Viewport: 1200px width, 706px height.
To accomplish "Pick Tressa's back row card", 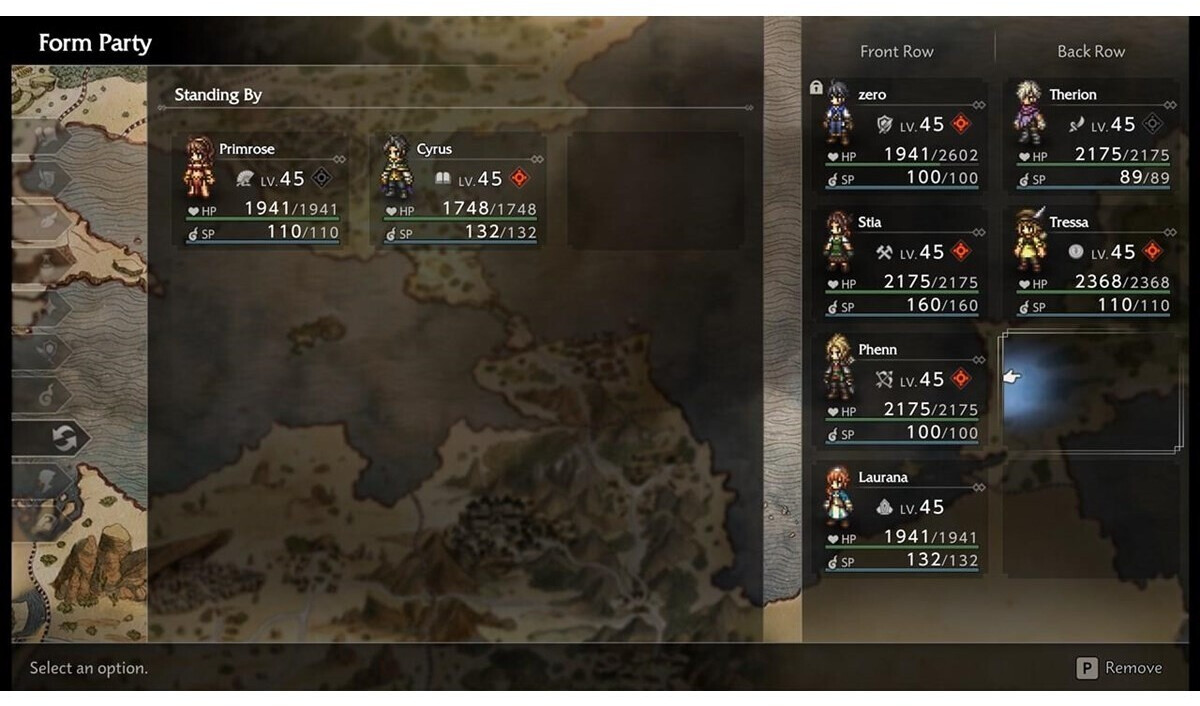I will (1093, 264).
